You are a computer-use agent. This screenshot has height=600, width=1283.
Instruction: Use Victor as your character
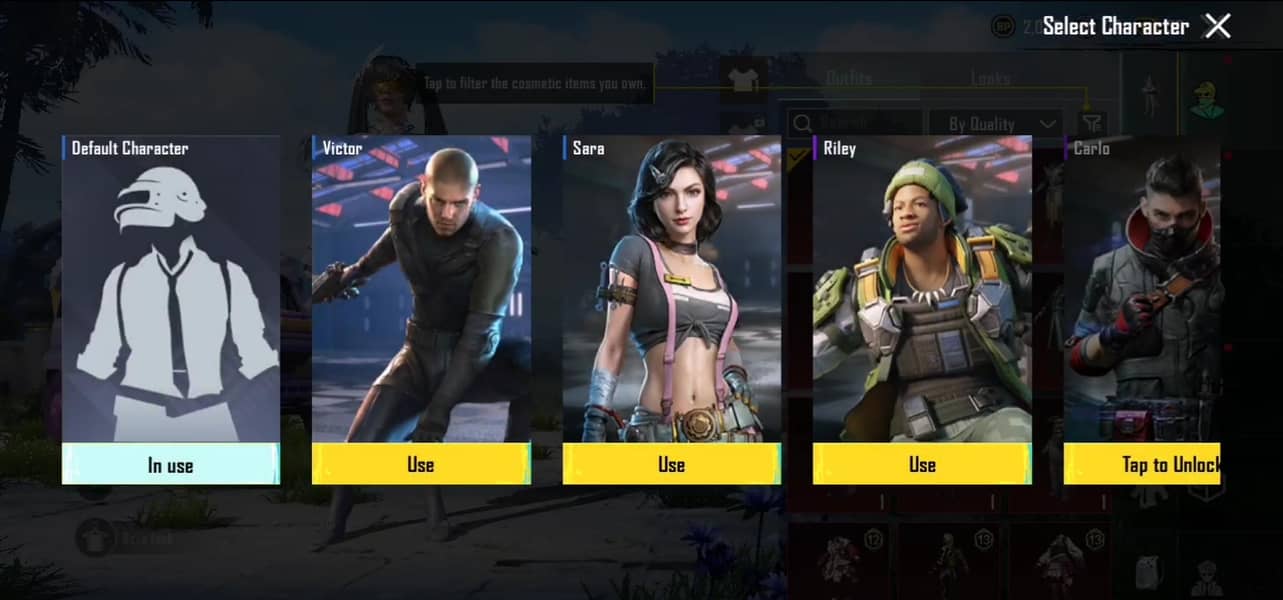421,464
